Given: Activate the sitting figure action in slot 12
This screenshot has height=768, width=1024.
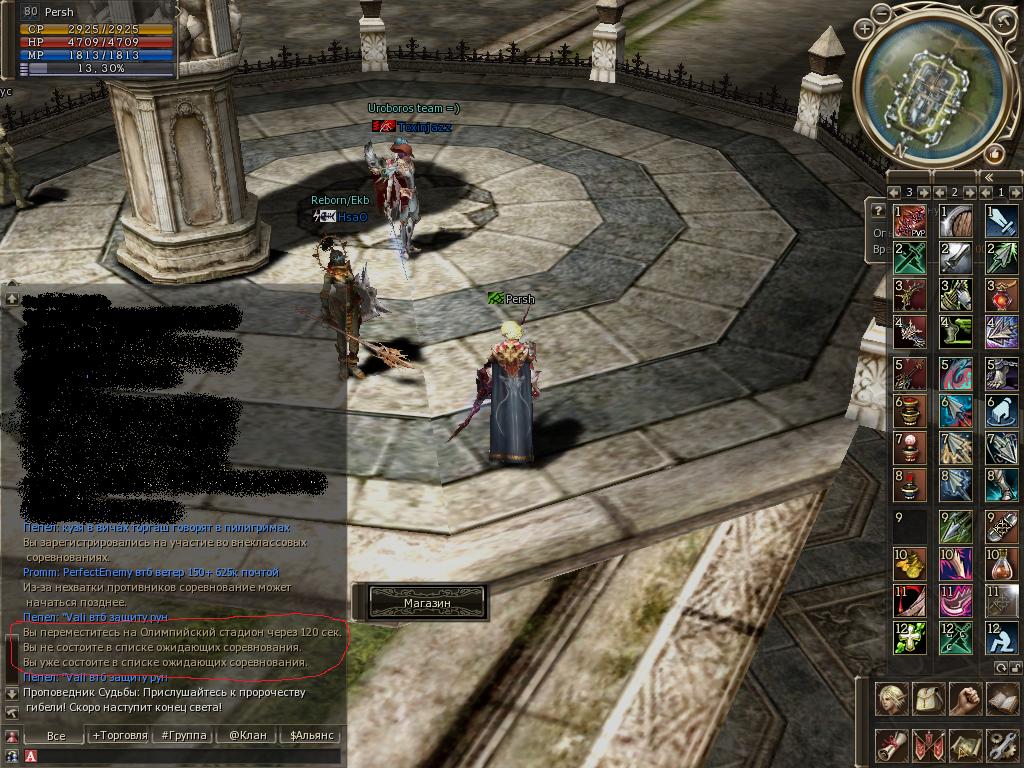Looking at the screenshot, I should click(x=1001, y=637).
